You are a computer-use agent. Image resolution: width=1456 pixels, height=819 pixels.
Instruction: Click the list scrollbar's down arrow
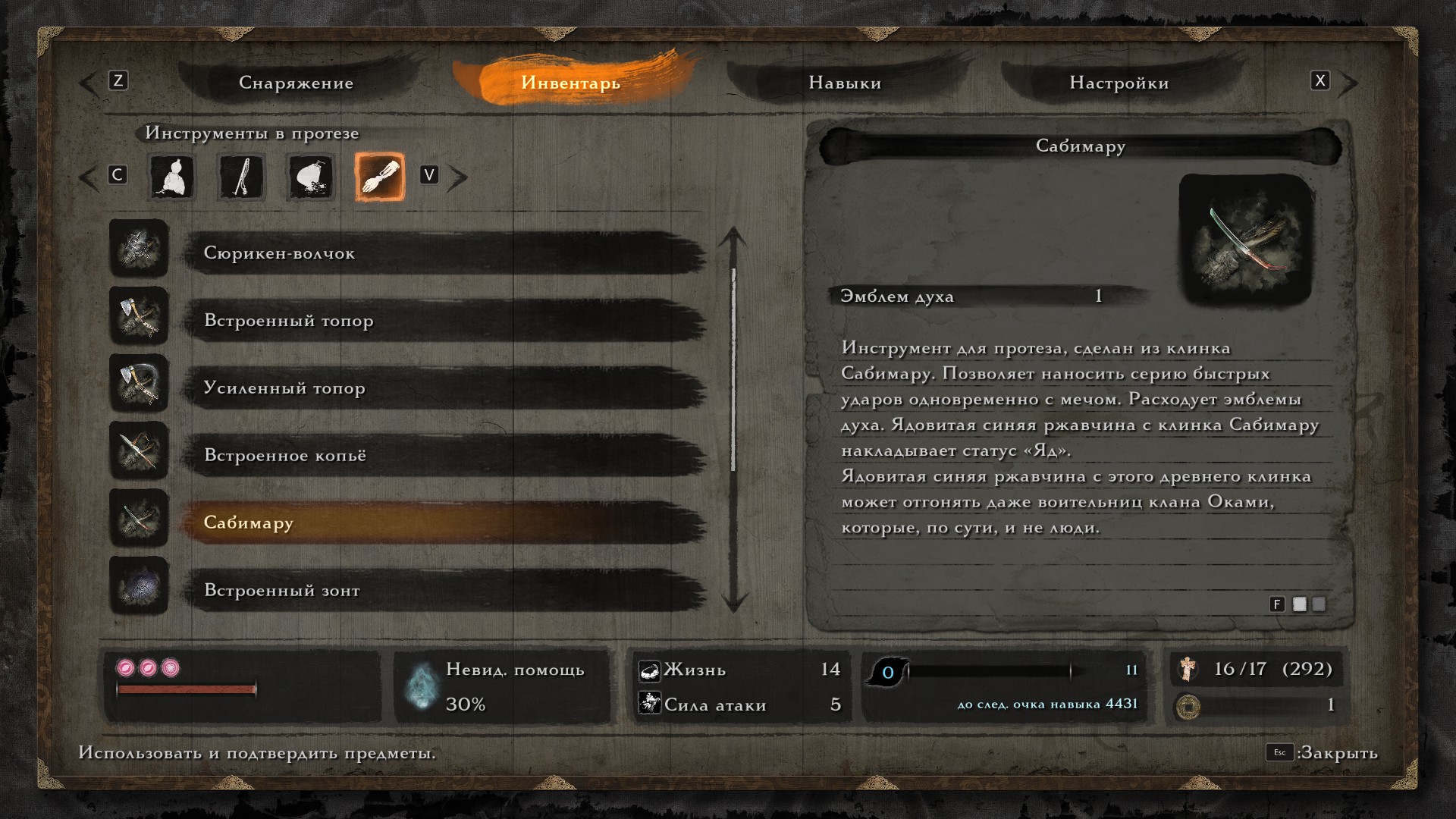pyautogui.click(x=733, y=602)
